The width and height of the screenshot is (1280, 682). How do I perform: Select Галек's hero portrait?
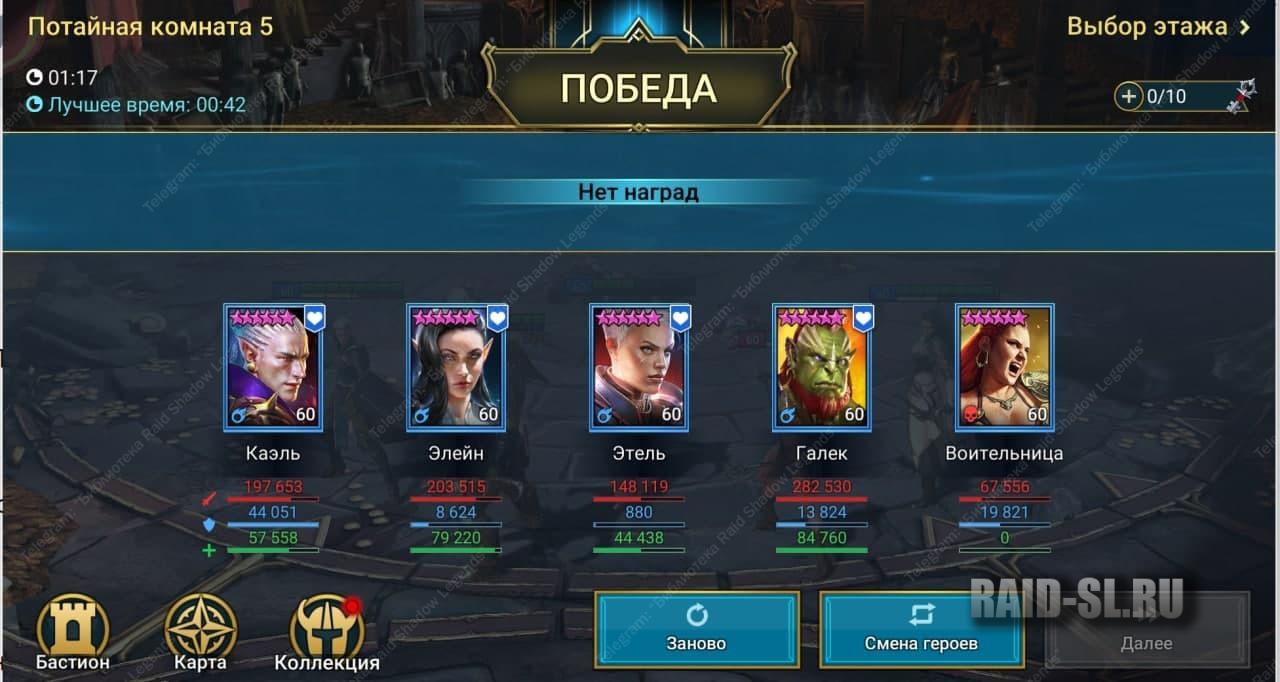[x=822, y=368]
